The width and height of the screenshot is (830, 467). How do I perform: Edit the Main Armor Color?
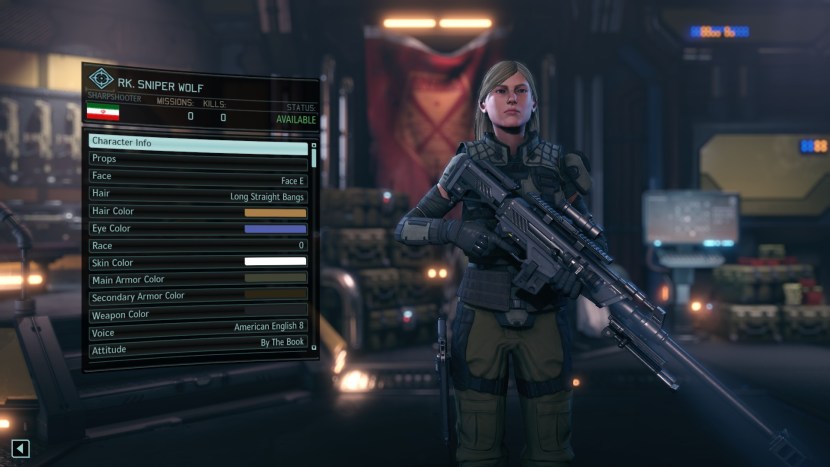(x=197, y=279)
